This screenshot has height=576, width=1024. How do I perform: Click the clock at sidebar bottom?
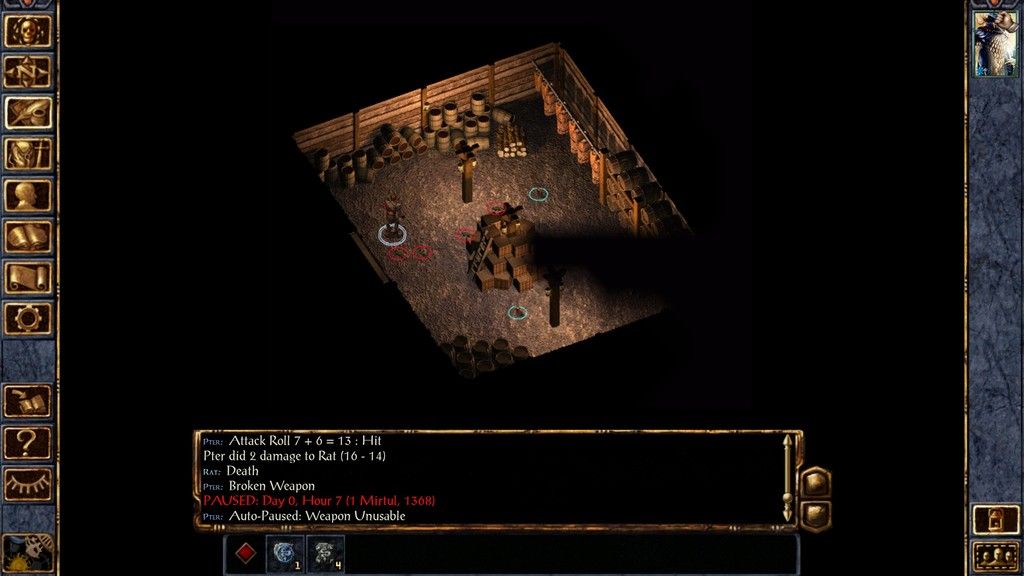(x=28, y=552)
